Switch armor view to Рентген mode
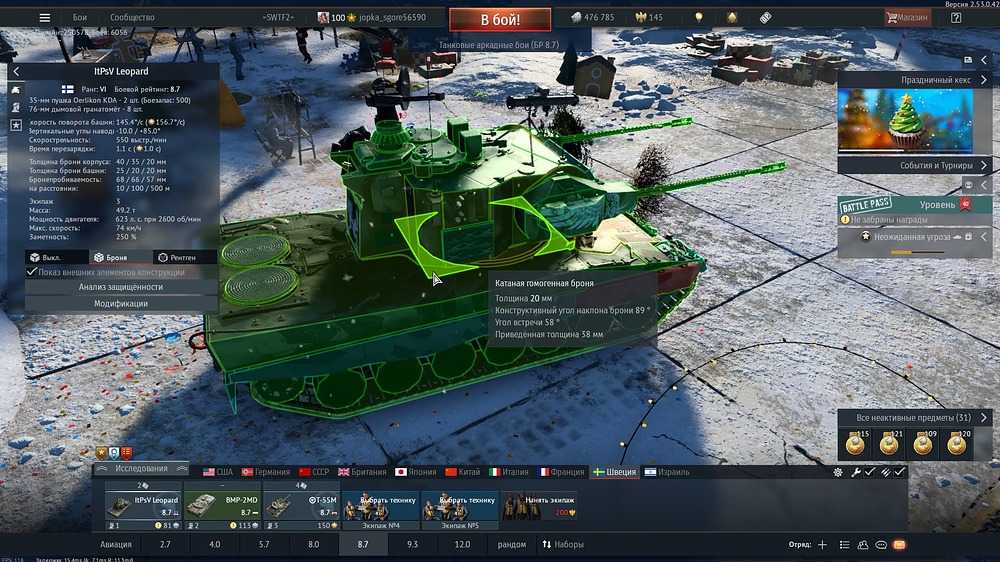The height and width of the screenshot is (562, 1000). [178, 257]
